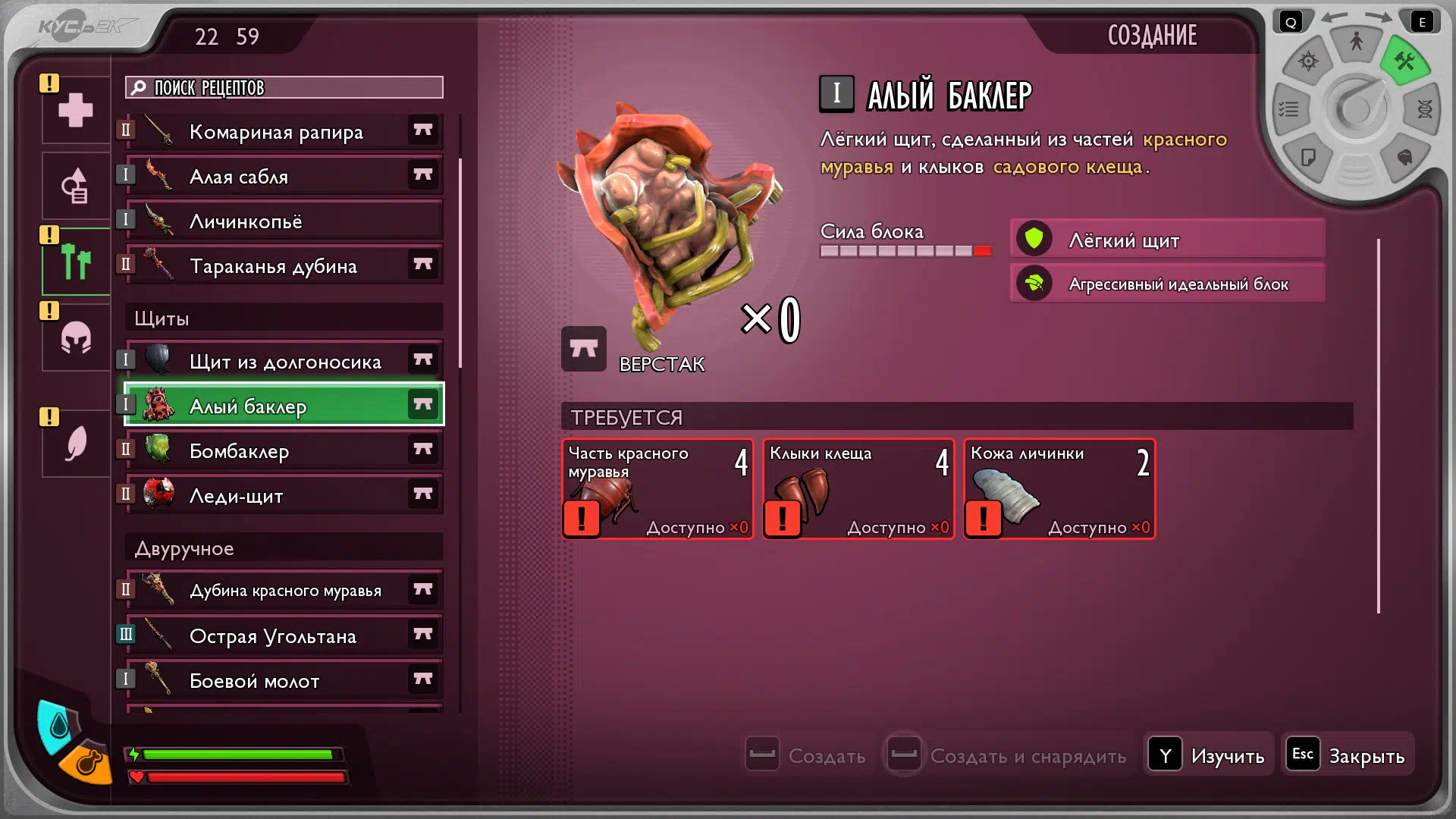Click the recipe search field

(284, 88)
